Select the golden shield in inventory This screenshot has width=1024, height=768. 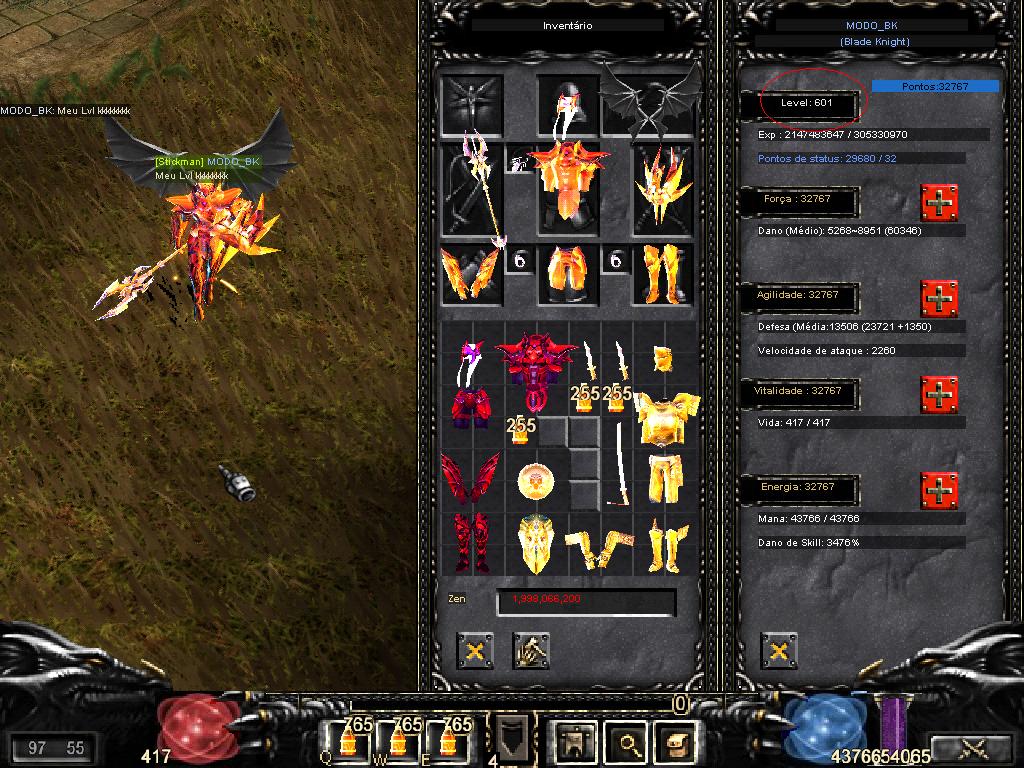[x=537, y=543]
